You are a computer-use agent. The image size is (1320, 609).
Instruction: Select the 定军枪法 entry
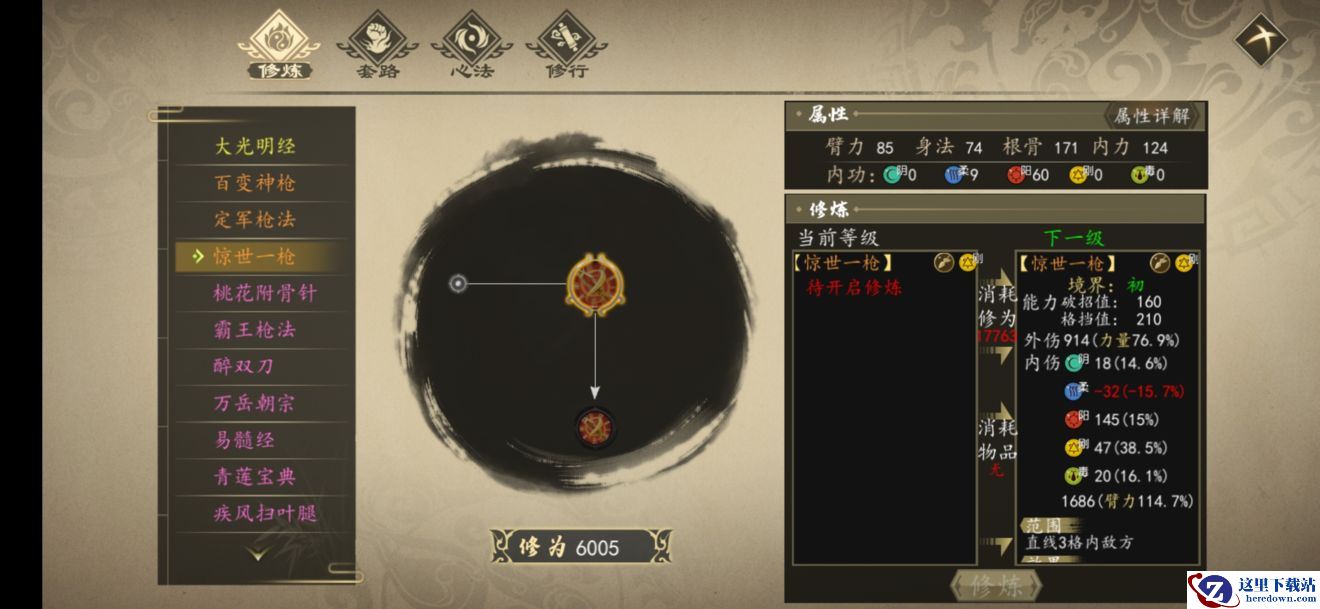click(256, 220)
